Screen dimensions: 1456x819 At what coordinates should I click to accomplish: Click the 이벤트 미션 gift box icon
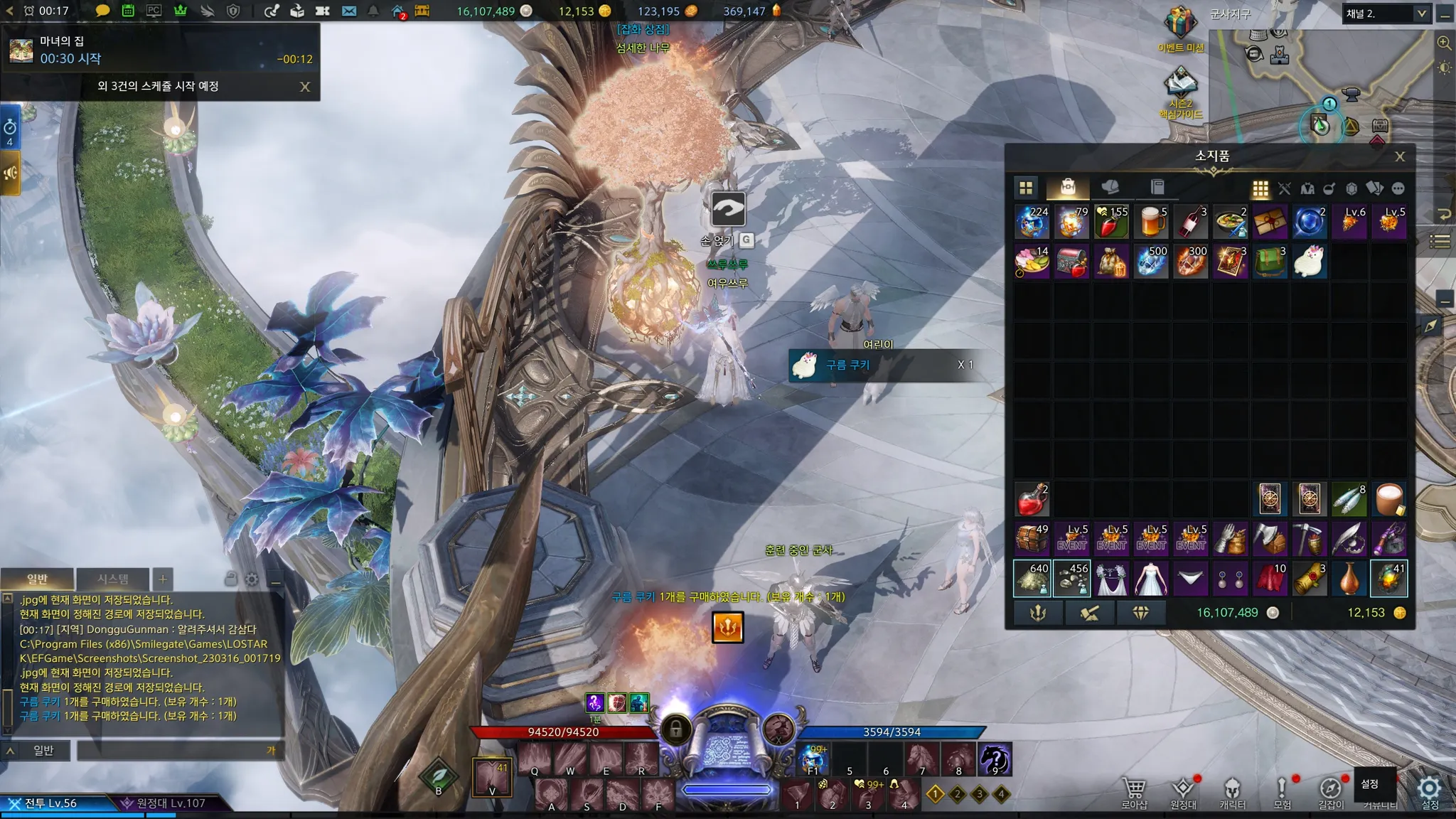pyautogui.click(x=1180, y=23)
